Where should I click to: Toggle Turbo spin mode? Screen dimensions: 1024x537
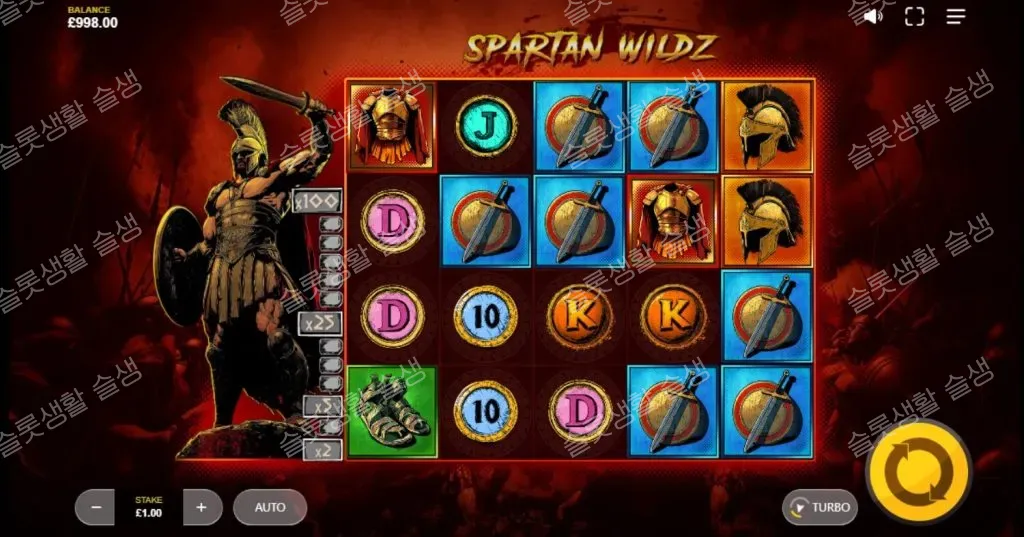820,507
